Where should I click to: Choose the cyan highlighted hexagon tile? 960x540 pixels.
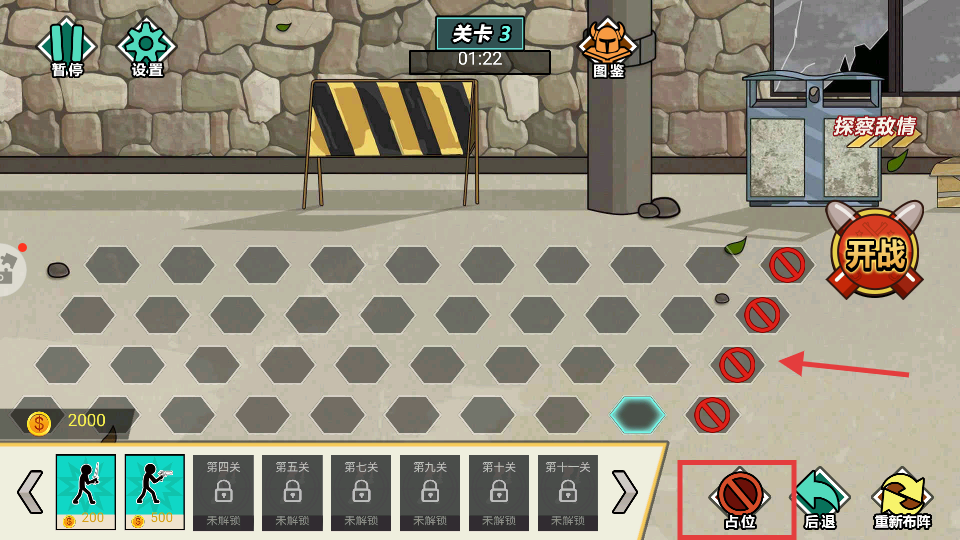coord(637,414)
